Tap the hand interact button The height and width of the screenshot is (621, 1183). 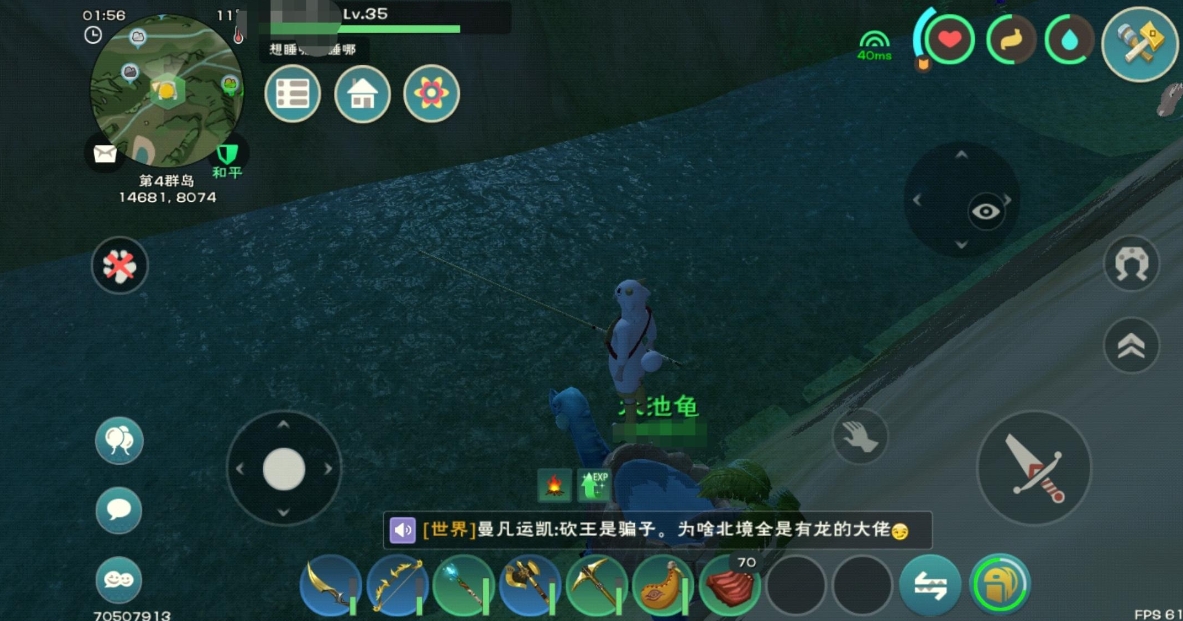point(860,436)
